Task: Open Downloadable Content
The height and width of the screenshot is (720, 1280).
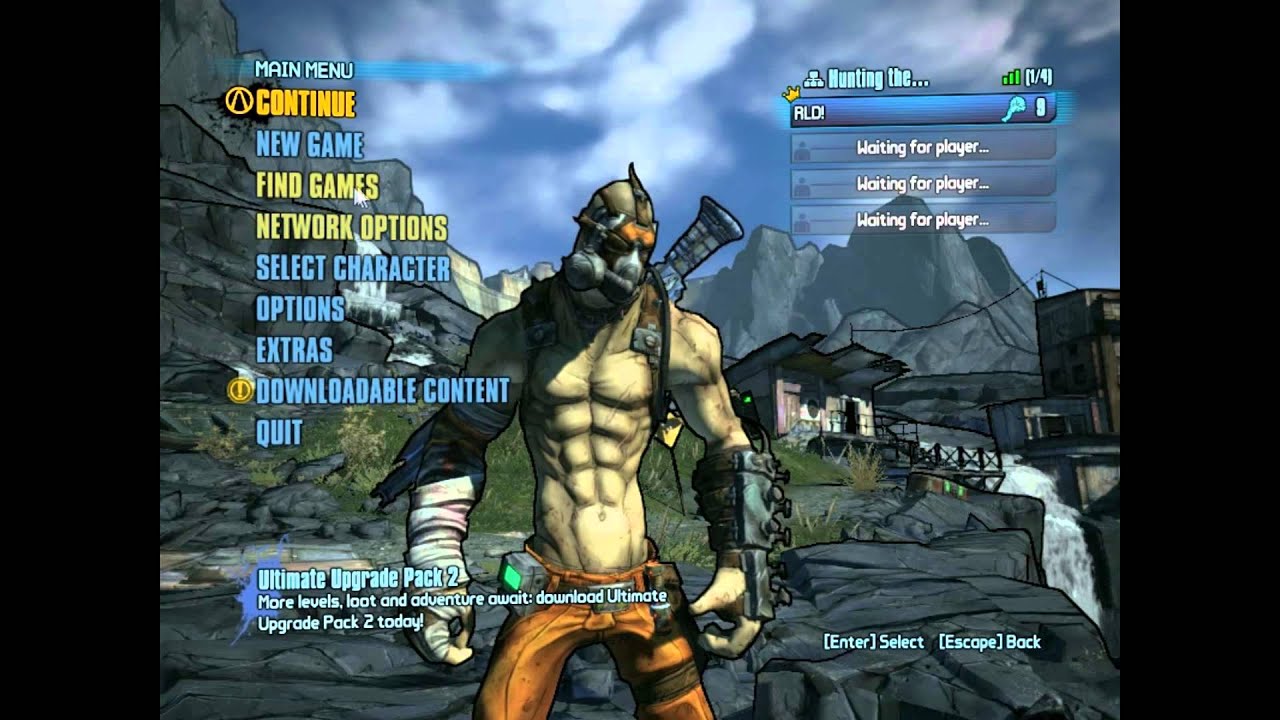Action: [382, 391]
